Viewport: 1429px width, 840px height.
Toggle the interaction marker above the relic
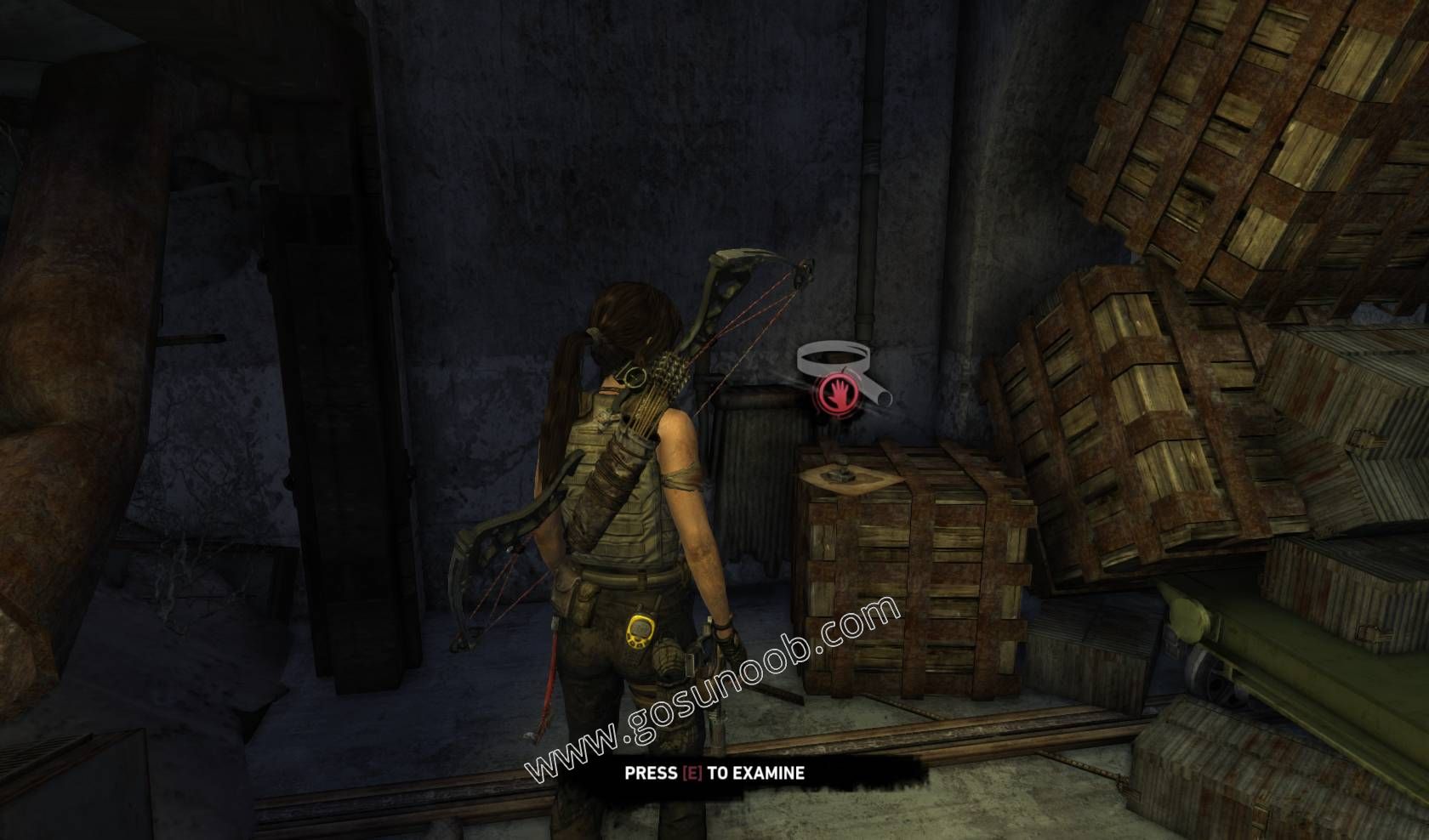coord(836,378)
